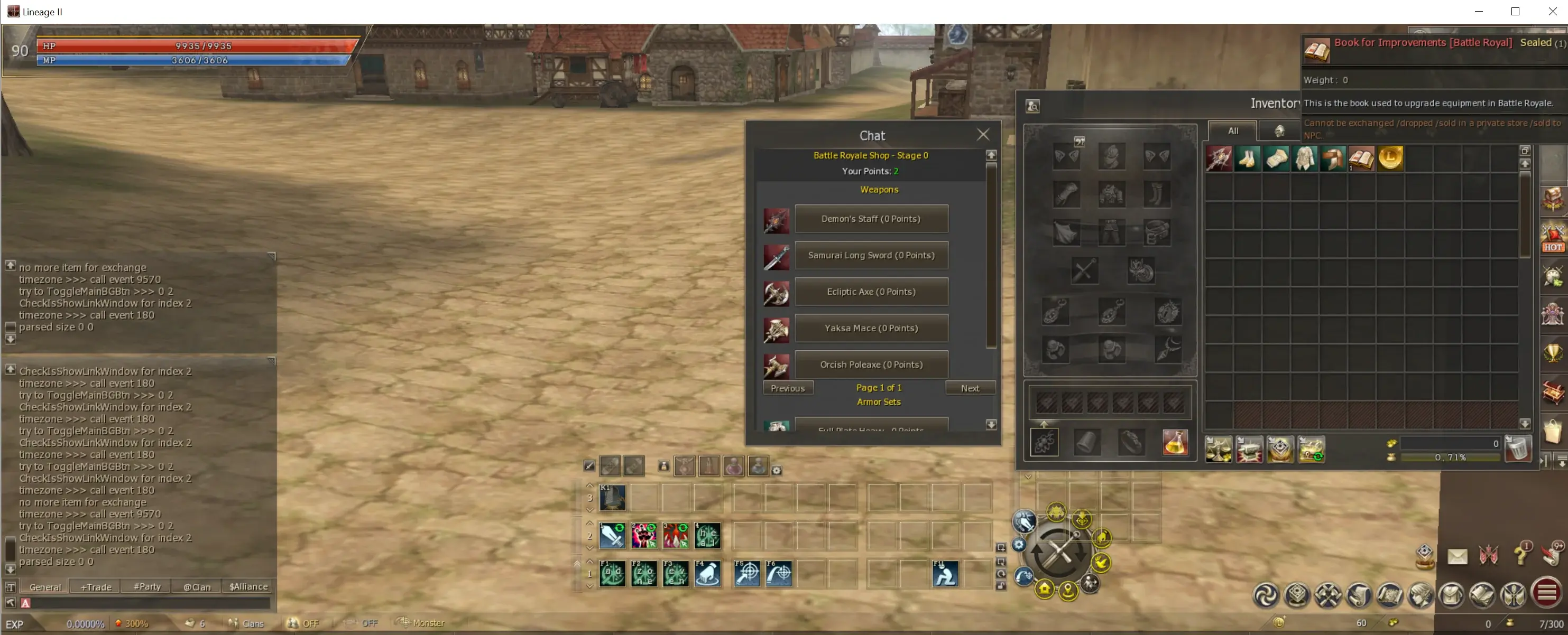Show the @Clan chat tab
Screen dimensions: 1568x635
(x=197, y=587)
